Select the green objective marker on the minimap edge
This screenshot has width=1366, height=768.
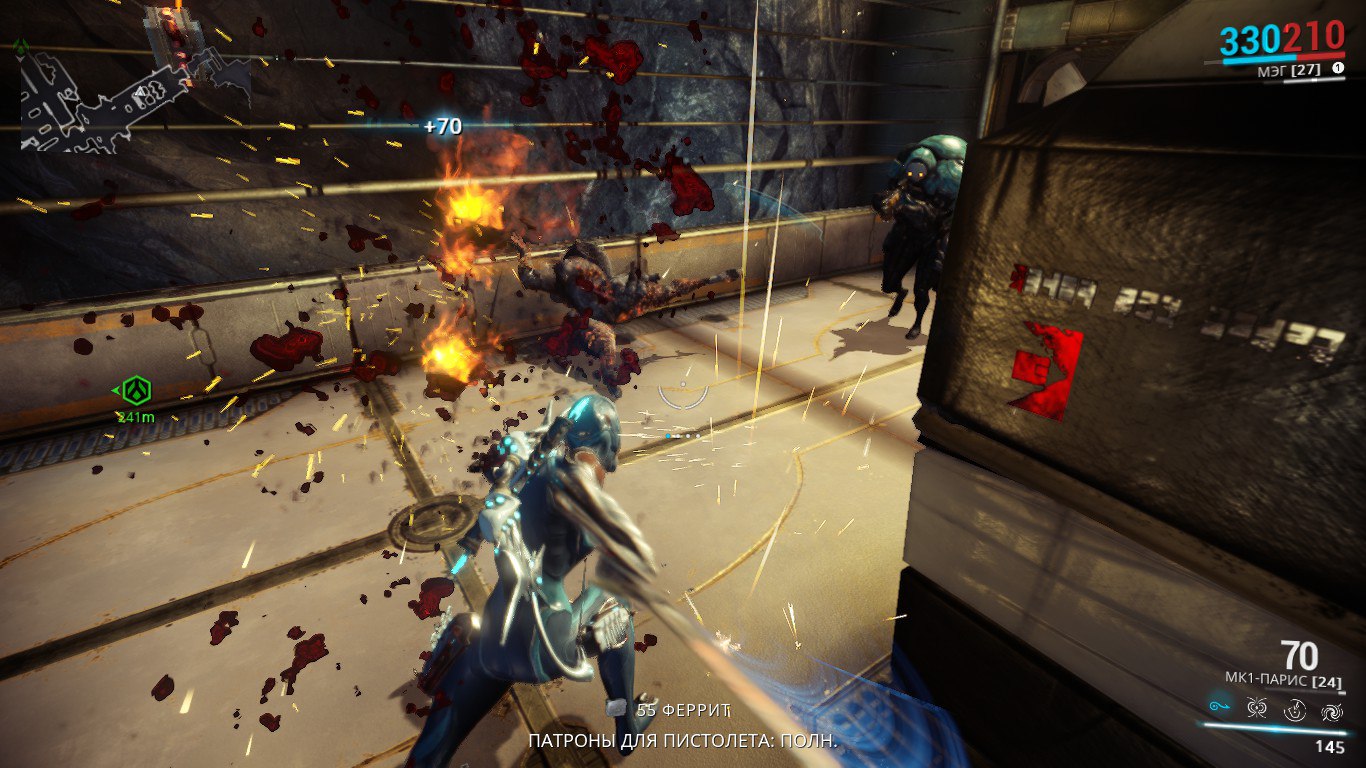pyautogui.click(x=20, y=45)
